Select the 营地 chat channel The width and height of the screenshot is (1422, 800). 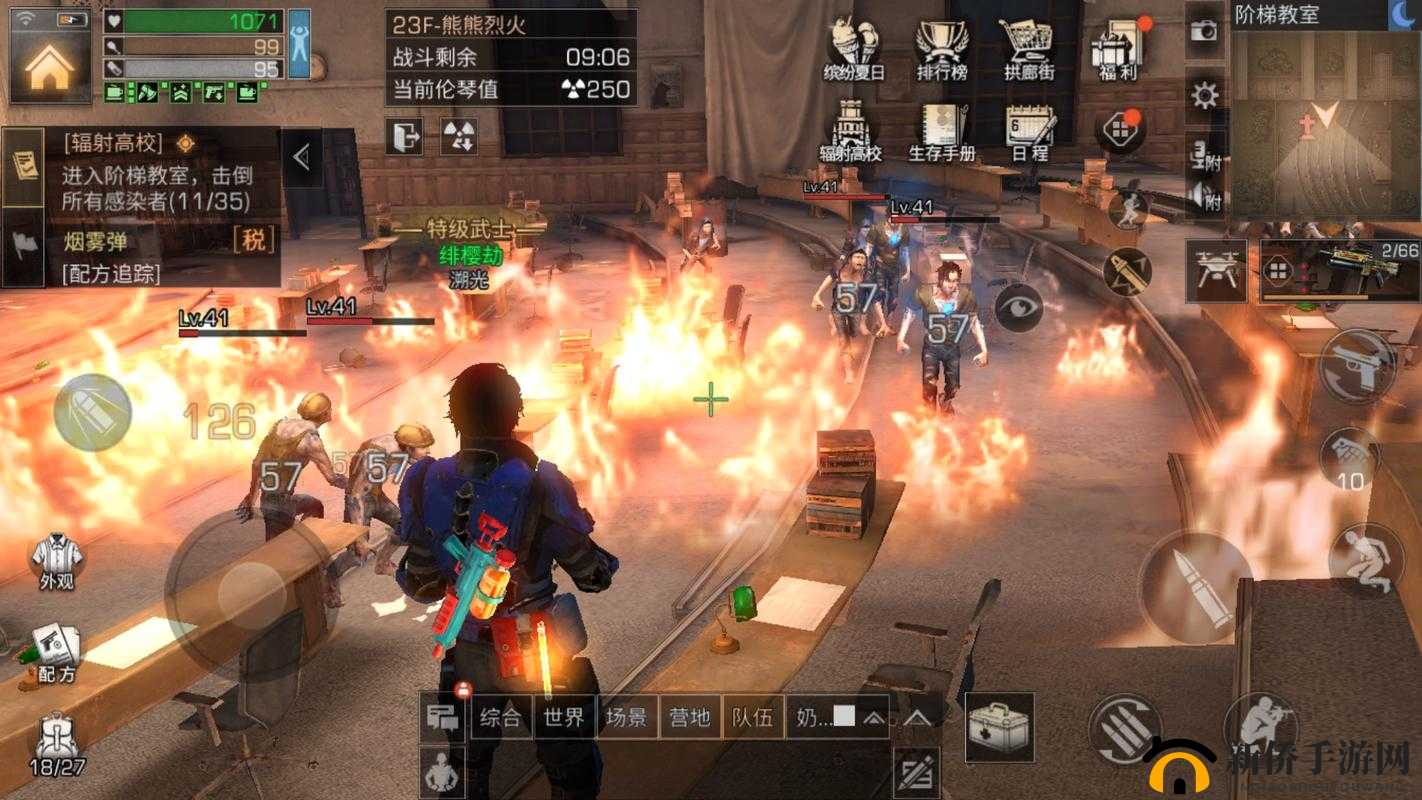tap(690, 717)
